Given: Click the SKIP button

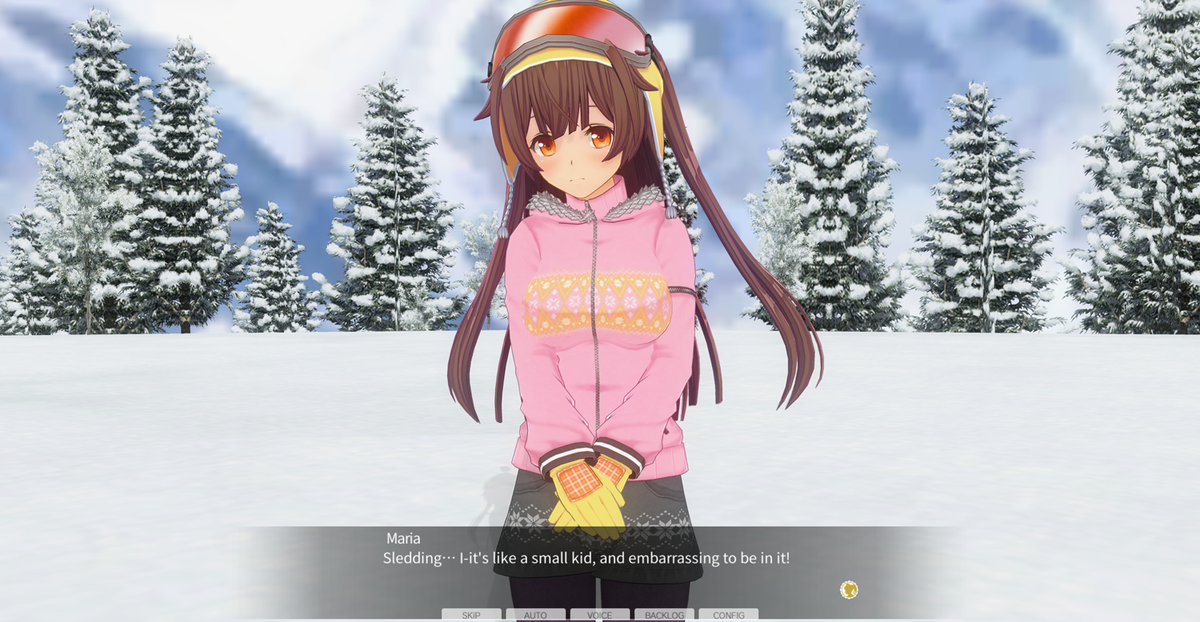Looking at the screenshot, I should [x=471, y=615].
